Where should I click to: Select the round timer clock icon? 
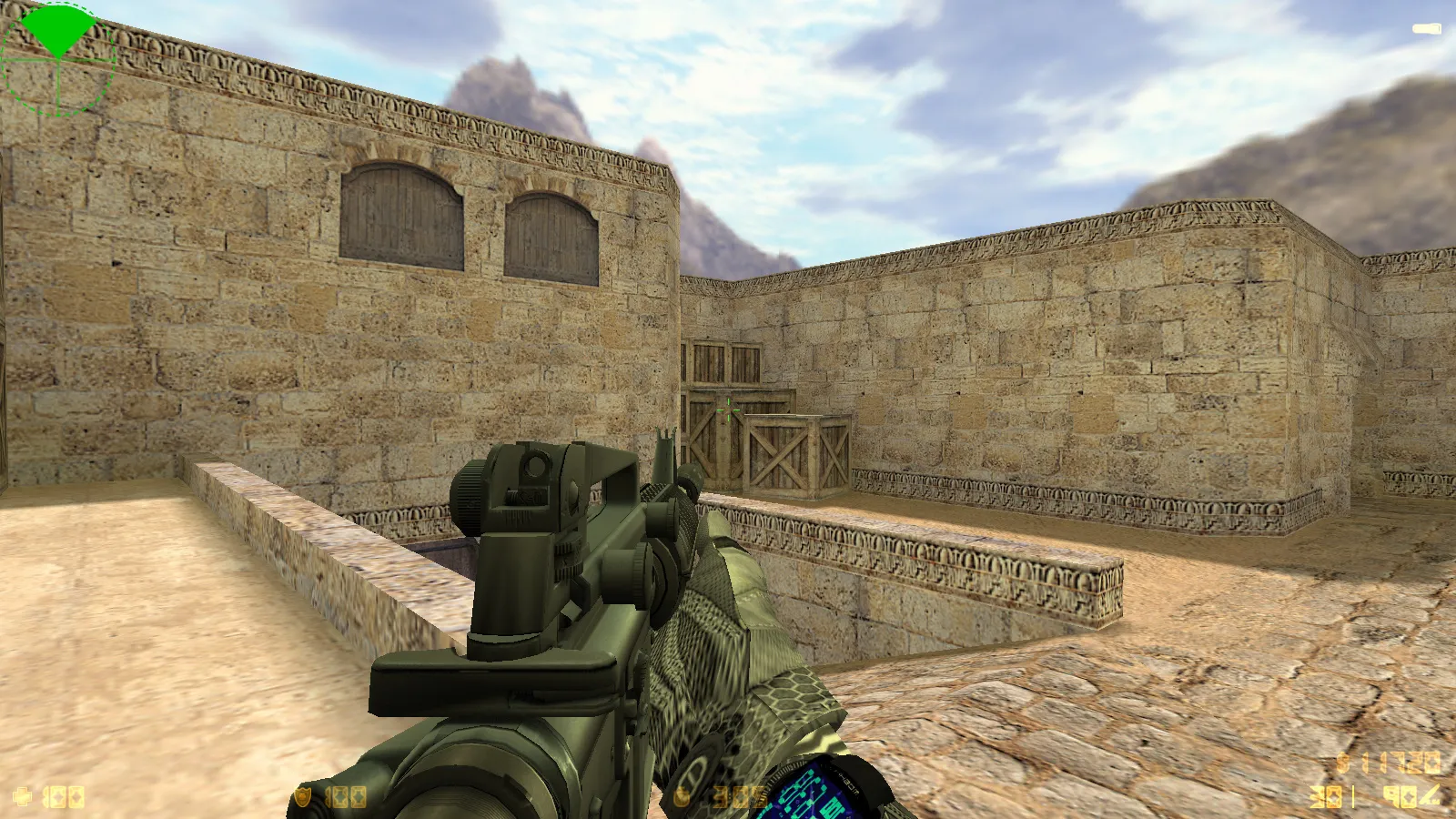click(683, 797)
